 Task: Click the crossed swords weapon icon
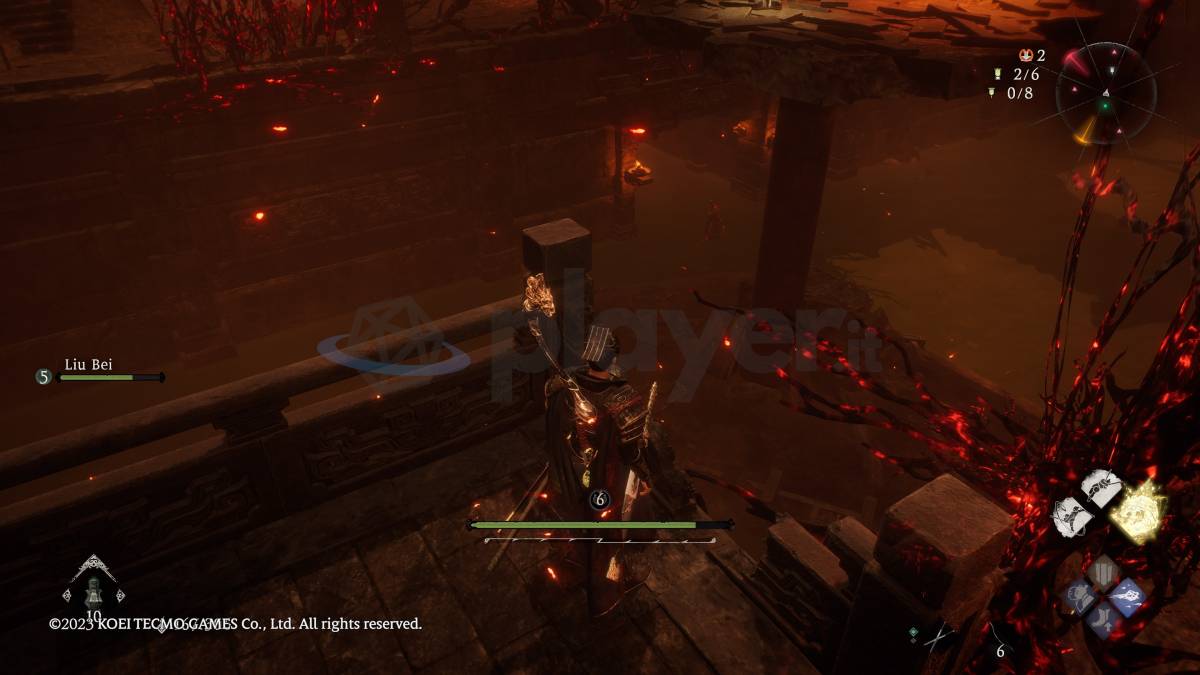pyautogui.click(x=937, y=637)
